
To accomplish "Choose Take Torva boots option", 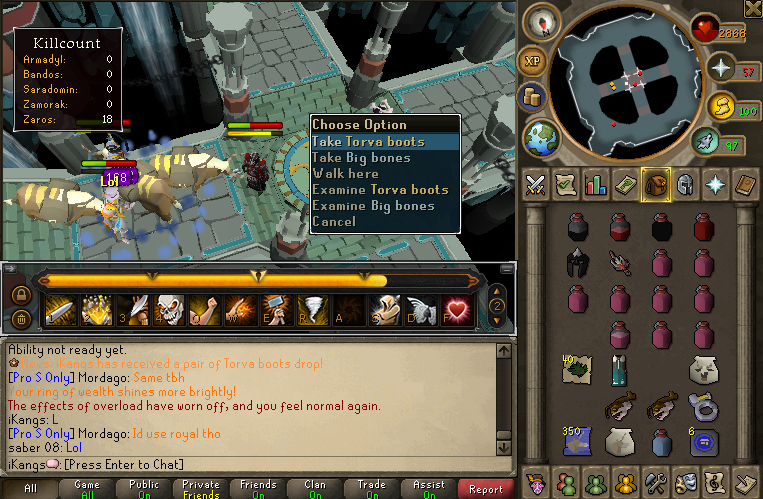I will click(368, 142).
